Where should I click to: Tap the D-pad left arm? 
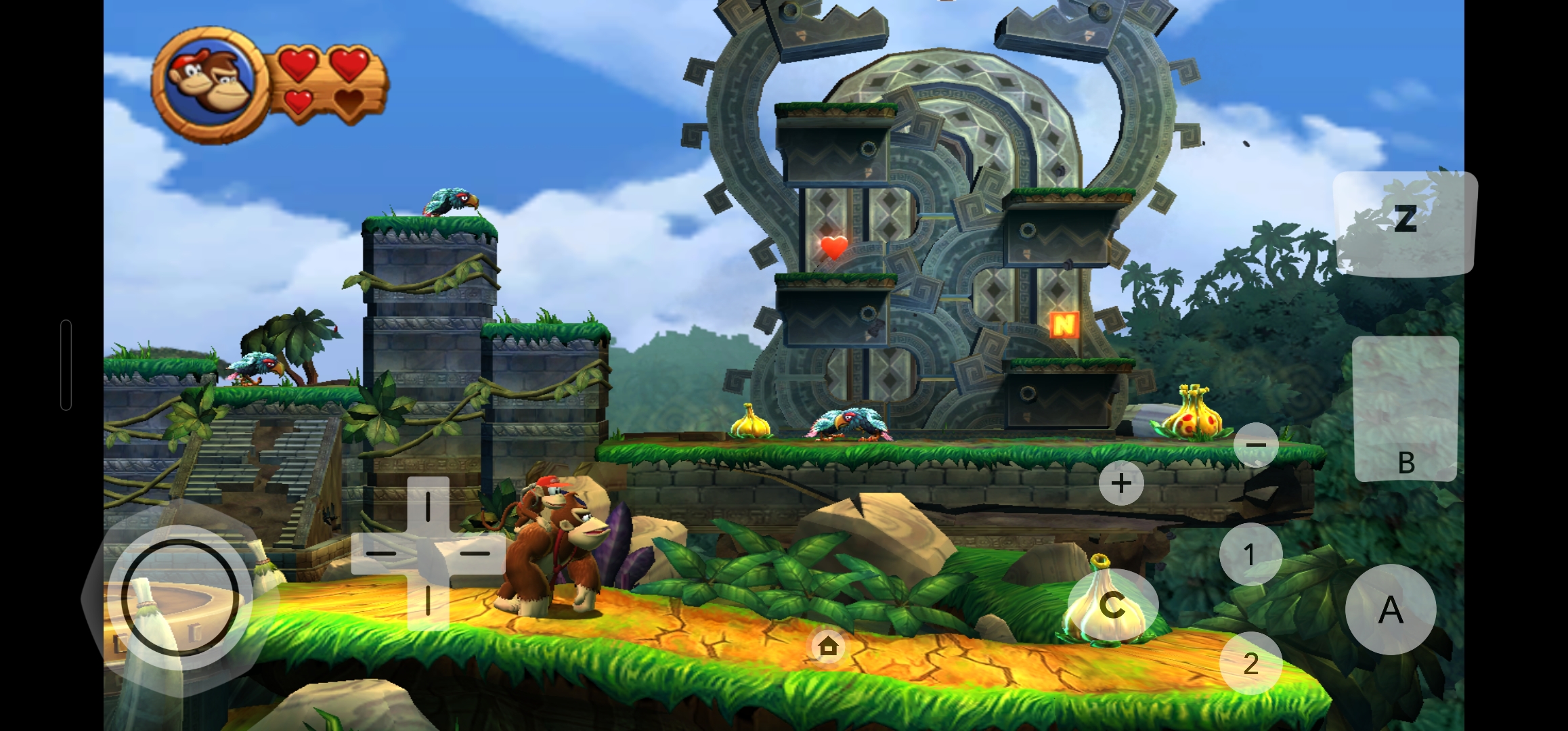pos(380,553)
